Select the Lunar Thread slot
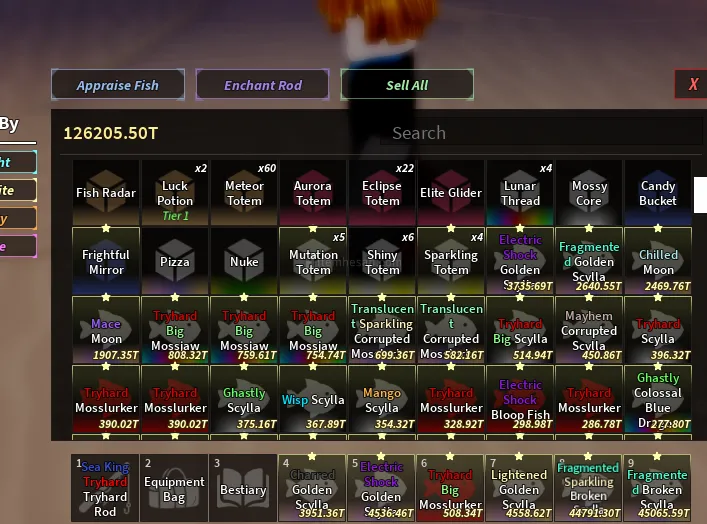Image resolution: width=707 pixels, height=524 pixels. [520, 193]
